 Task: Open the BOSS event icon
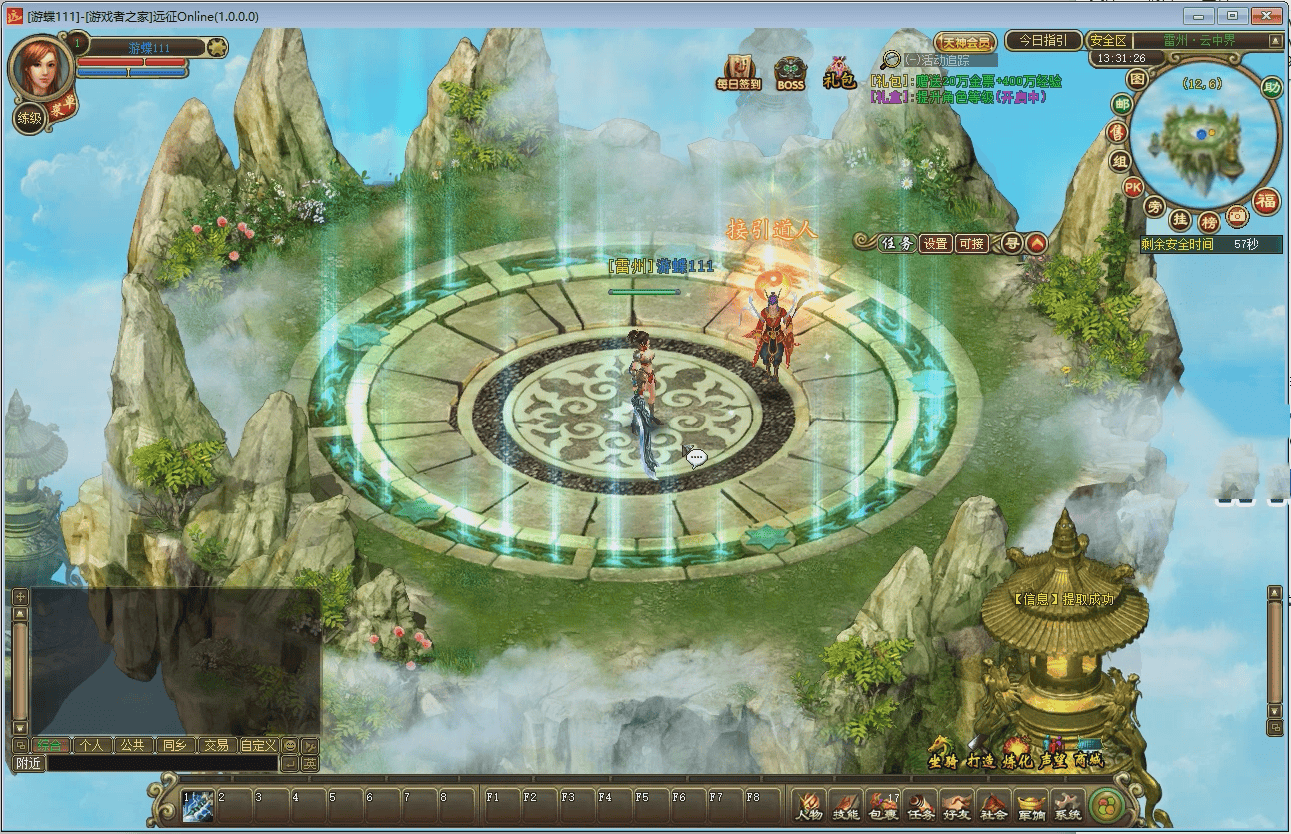point(792,72)
